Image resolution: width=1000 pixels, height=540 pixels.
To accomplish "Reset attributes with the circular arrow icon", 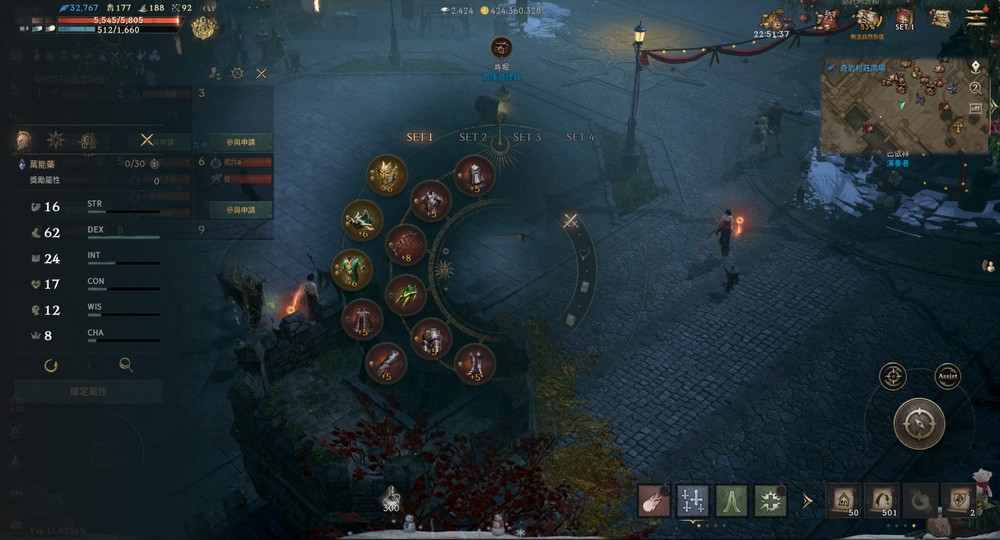I will coord(51,365).
